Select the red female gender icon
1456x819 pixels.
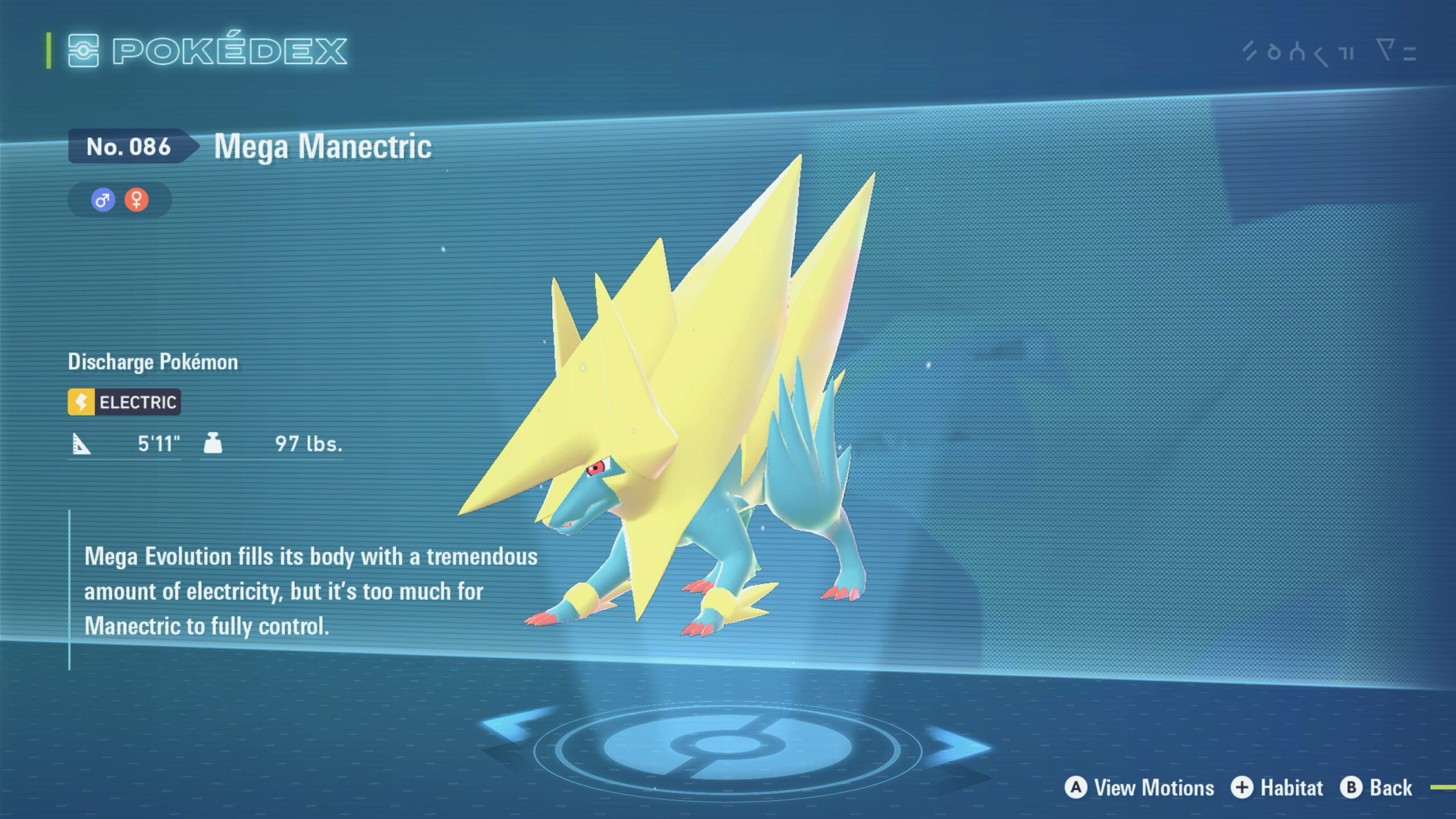click(136, 200)
